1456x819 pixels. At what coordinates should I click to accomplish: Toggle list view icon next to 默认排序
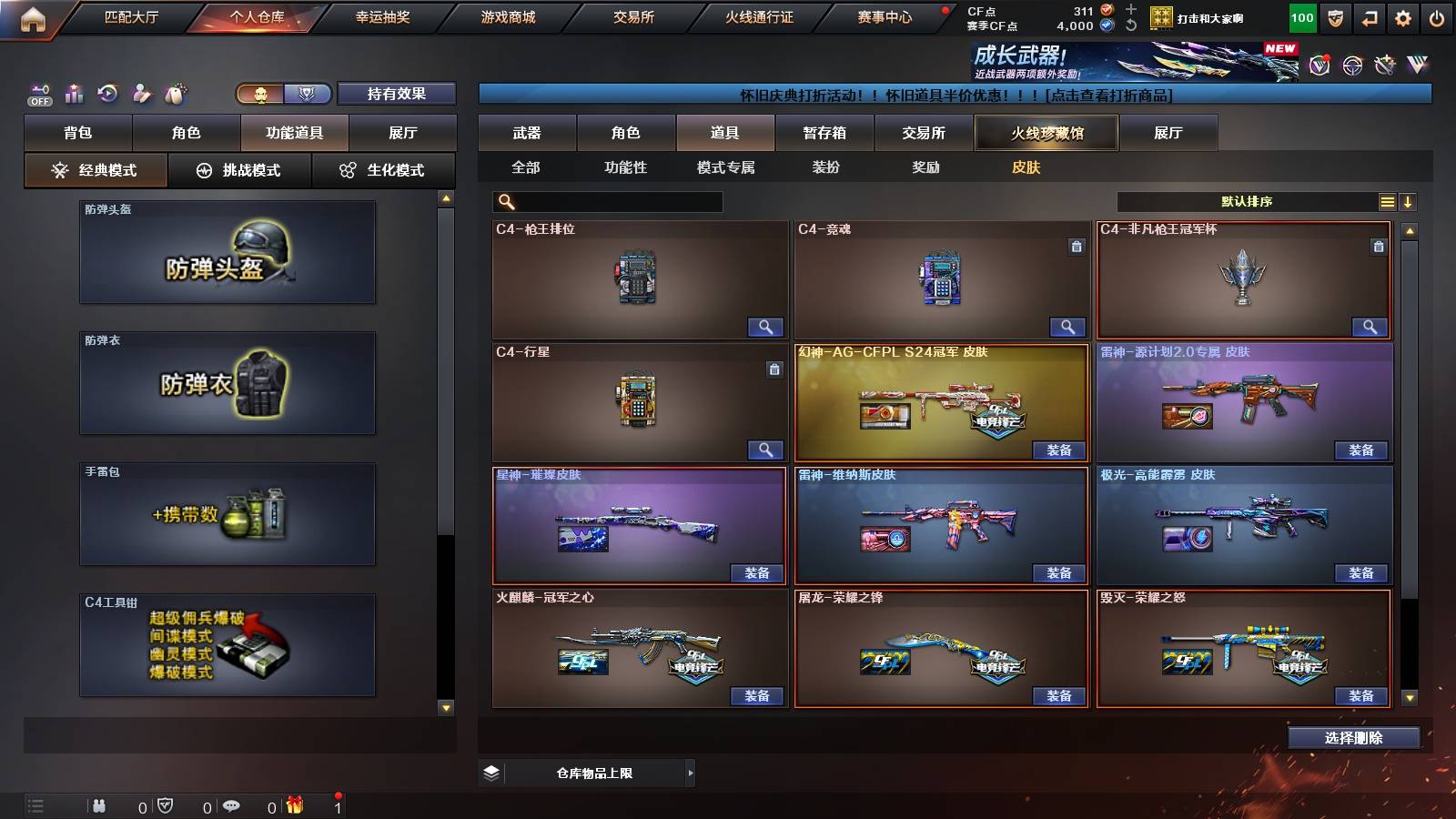click(x=1387, y=201)
